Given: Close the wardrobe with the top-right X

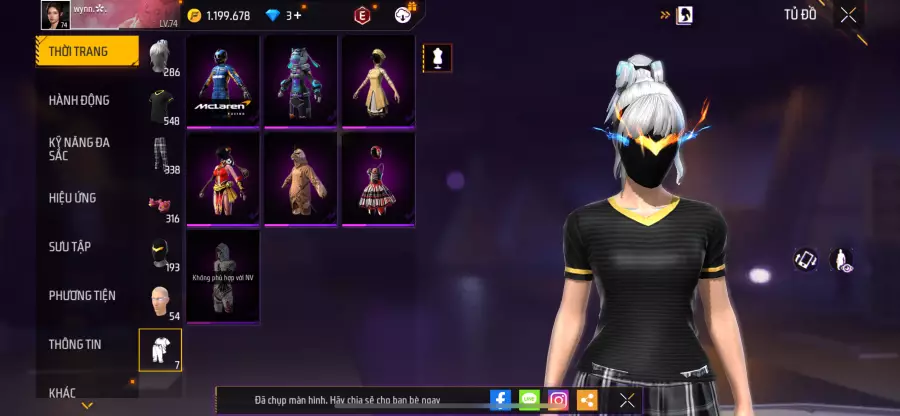Looking at the screenshot, I should [848, 14].
